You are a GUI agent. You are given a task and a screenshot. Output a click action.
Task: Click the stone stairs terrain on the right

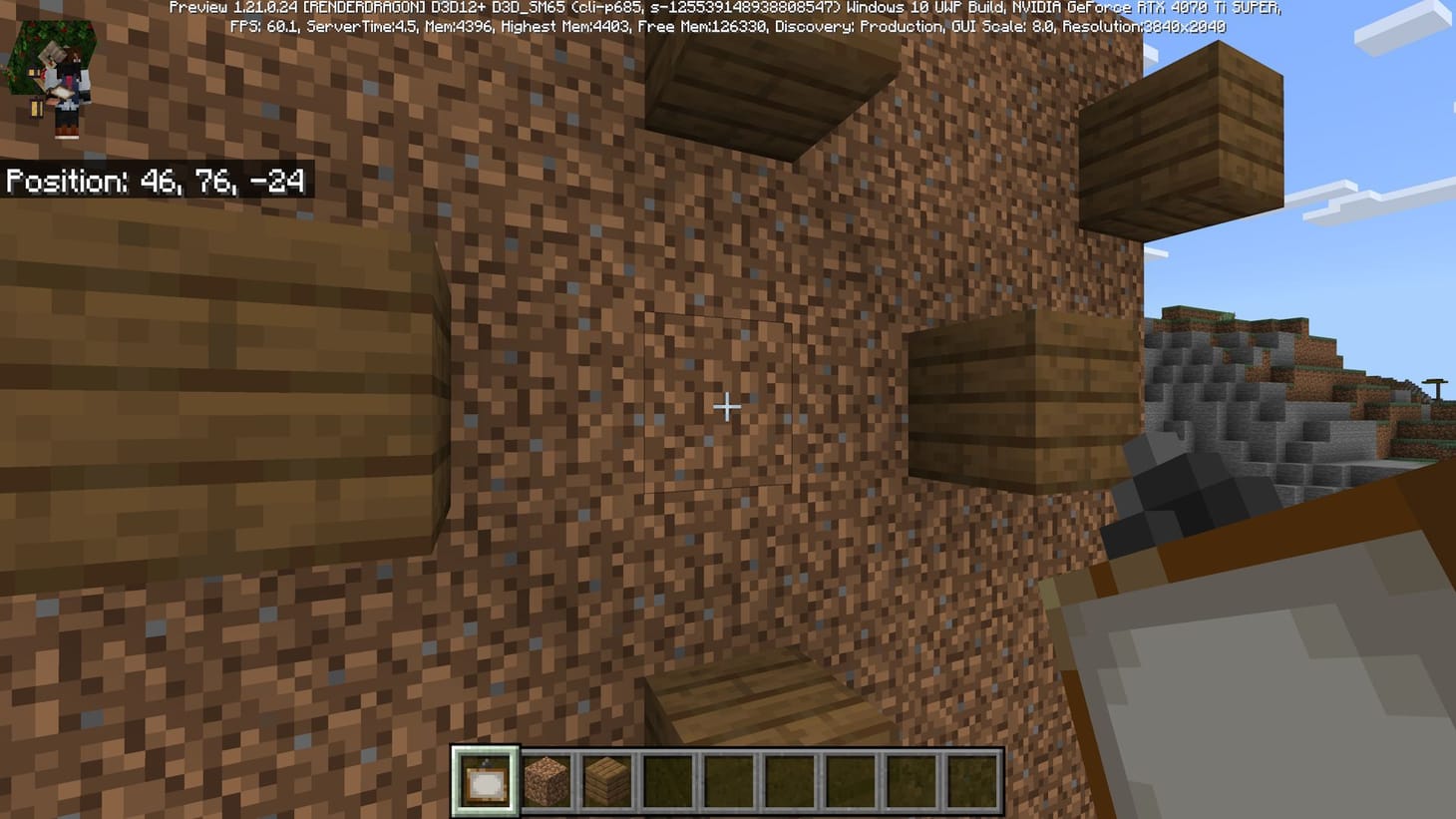point(1247,399)
